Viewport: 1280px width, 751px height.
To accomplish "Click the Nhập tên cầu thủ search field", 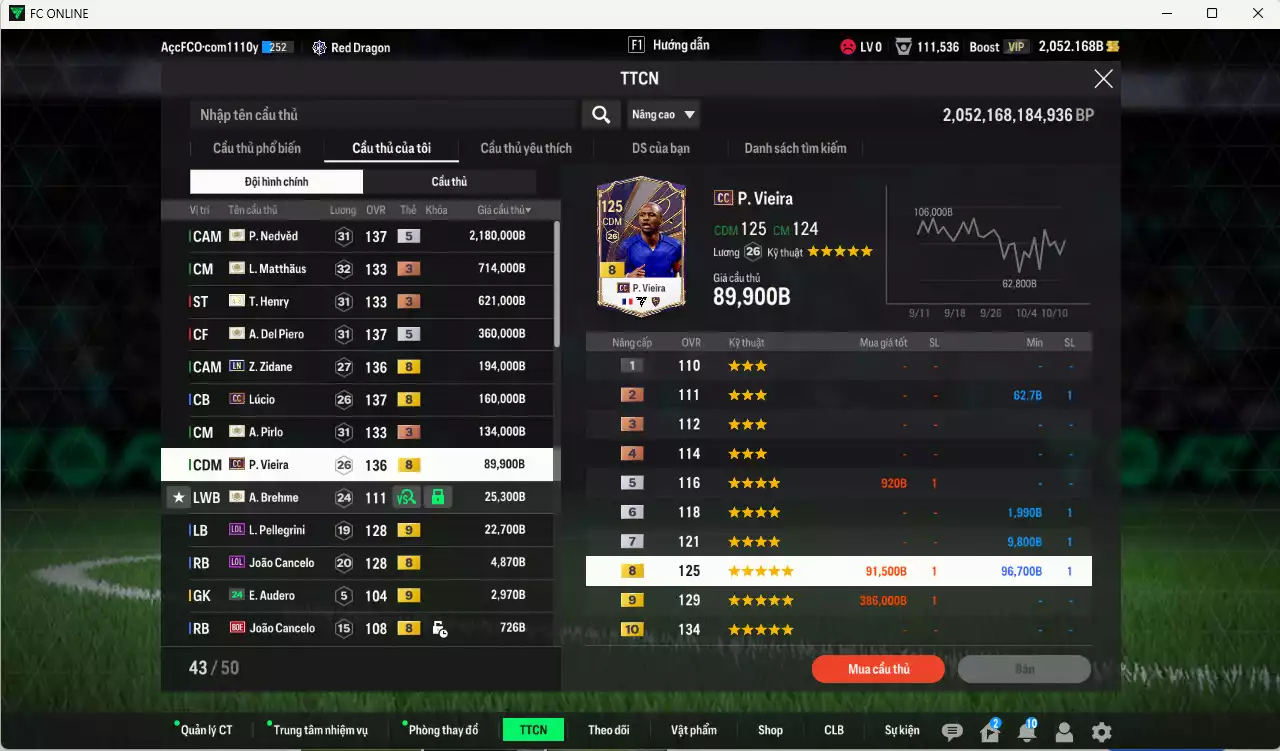I will [x=380, y=114].
